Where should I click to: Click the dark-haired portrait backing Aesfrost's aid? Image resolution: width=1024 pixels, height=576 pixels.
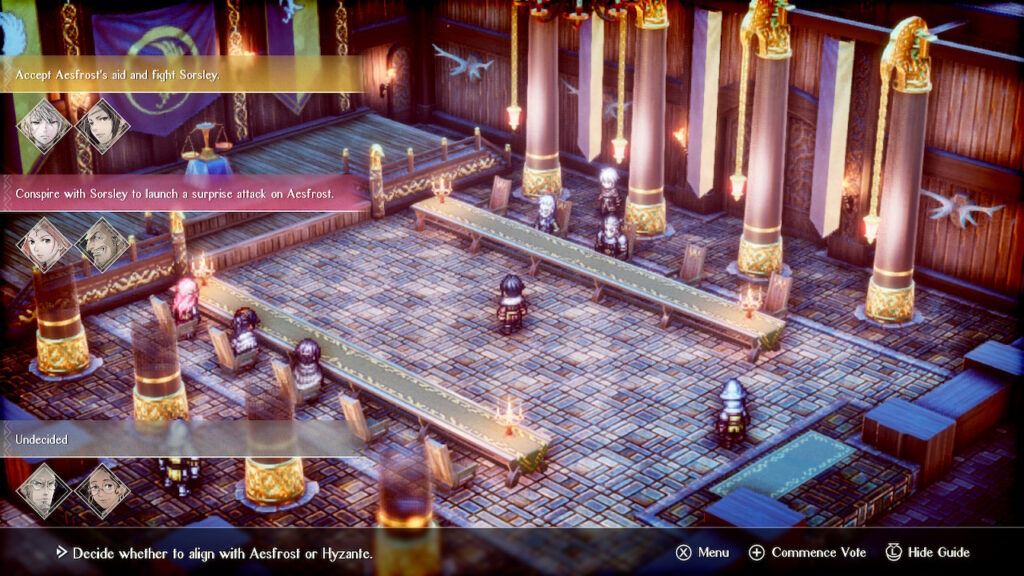point(102,126)
